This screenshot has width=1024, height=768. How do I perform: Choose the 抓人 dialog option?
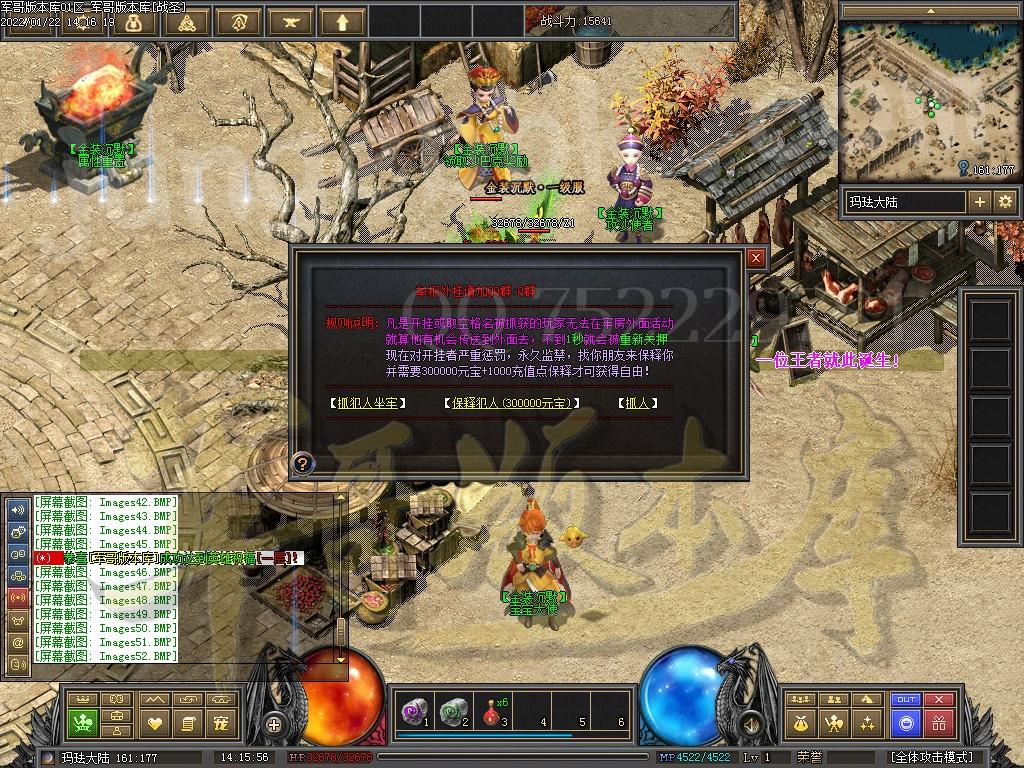636,403
